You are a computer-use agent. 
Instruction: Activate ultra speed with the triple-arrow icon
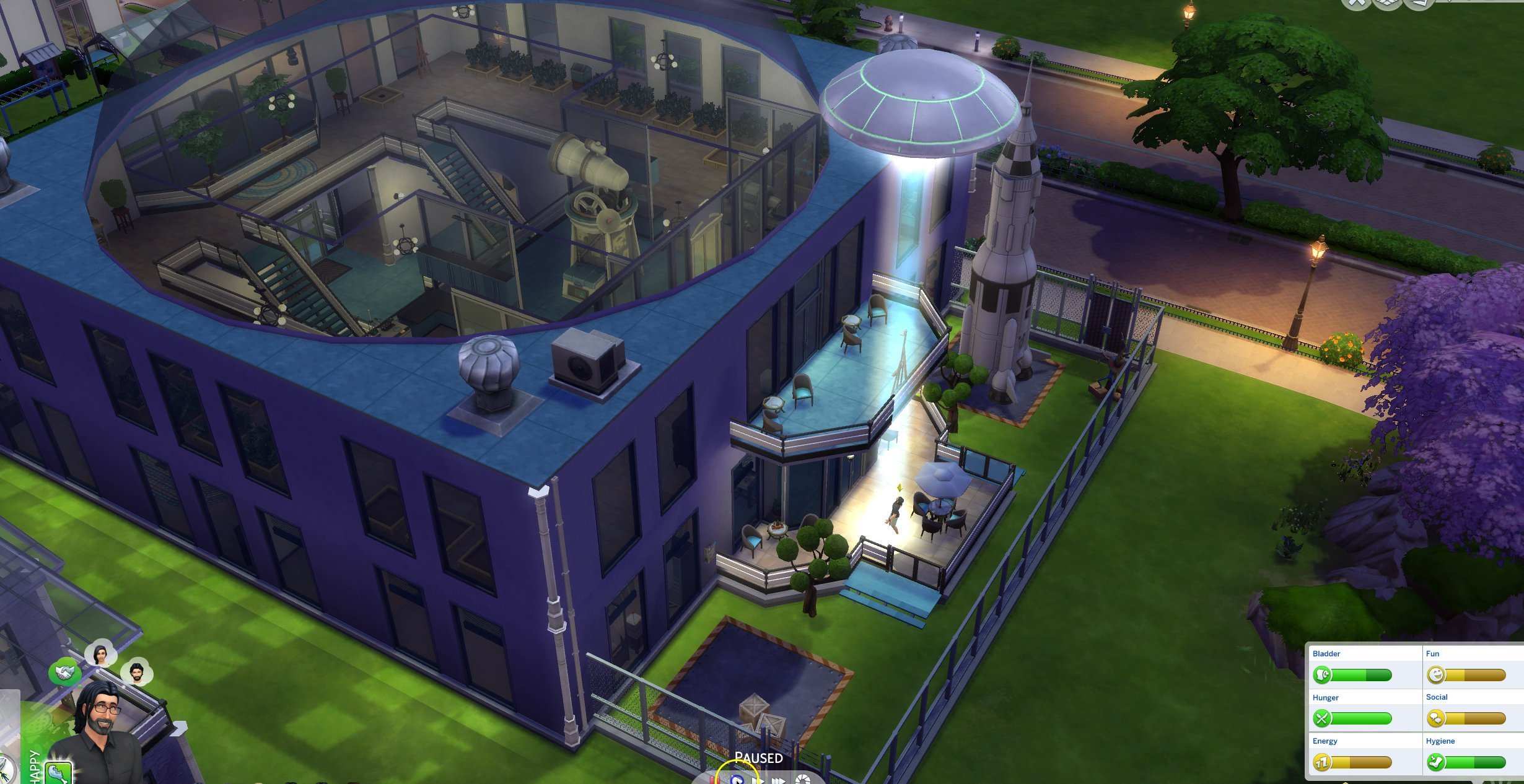[x=780, y=780]
